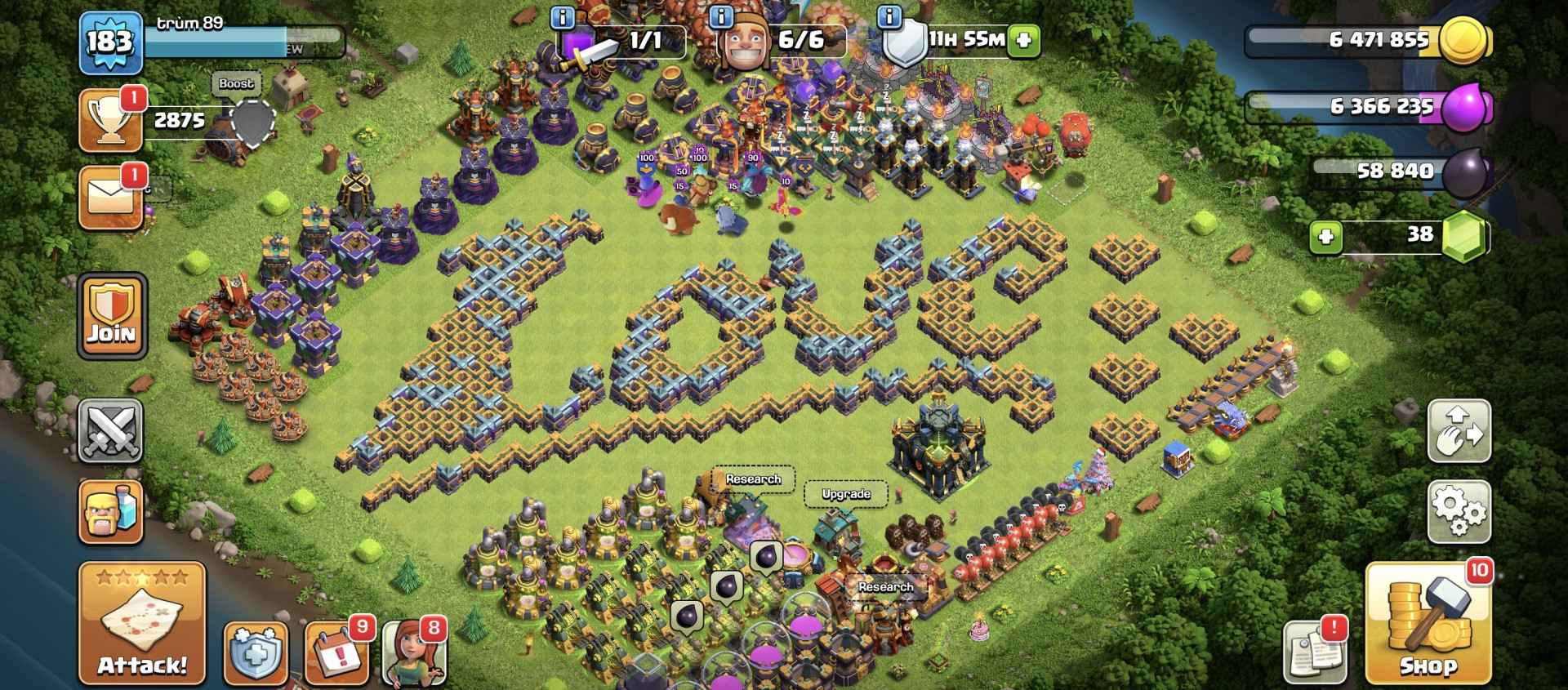Open the settings gears button

pos(1459,511)
